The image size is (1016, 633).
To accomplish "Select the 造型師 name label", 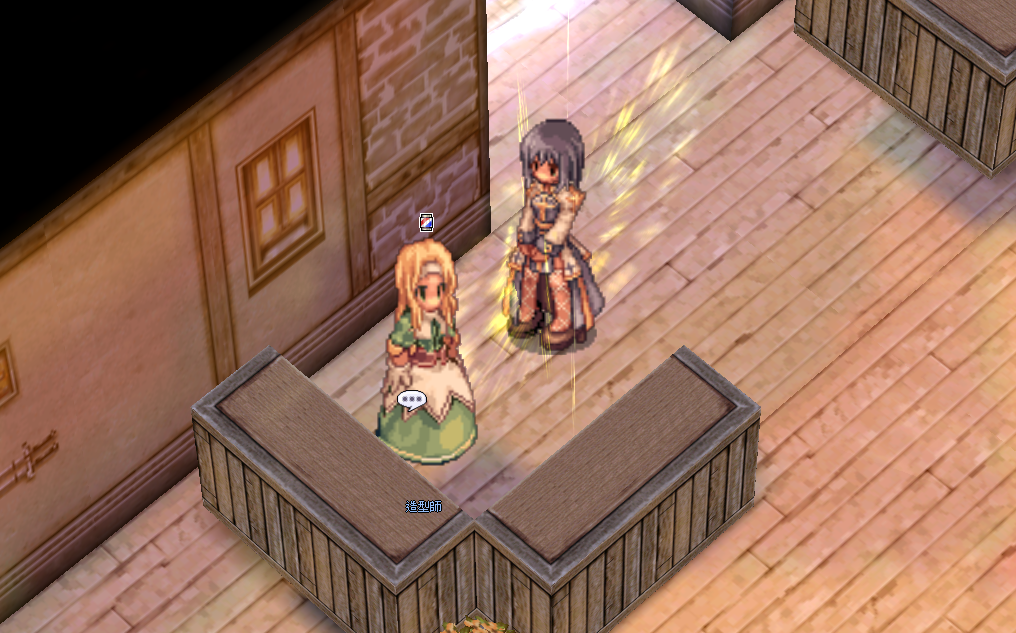I will pos(423,507).
